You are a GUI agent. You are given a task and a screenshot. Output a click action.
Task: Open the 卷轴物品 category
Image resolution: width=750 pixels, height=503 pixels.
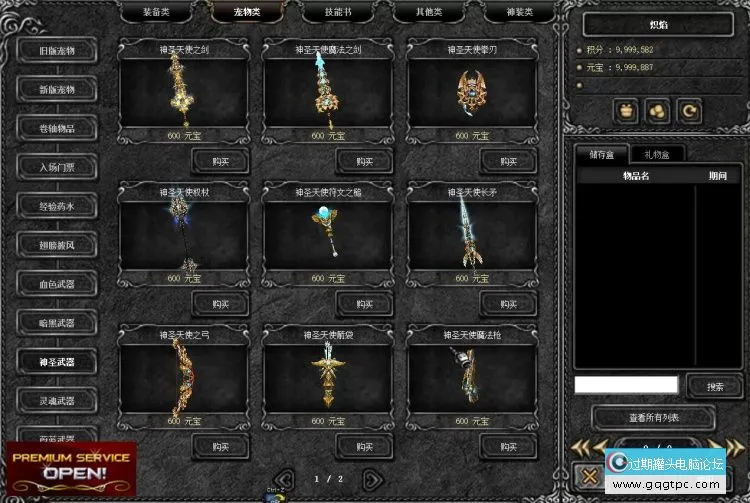click(x=56, y=128)
